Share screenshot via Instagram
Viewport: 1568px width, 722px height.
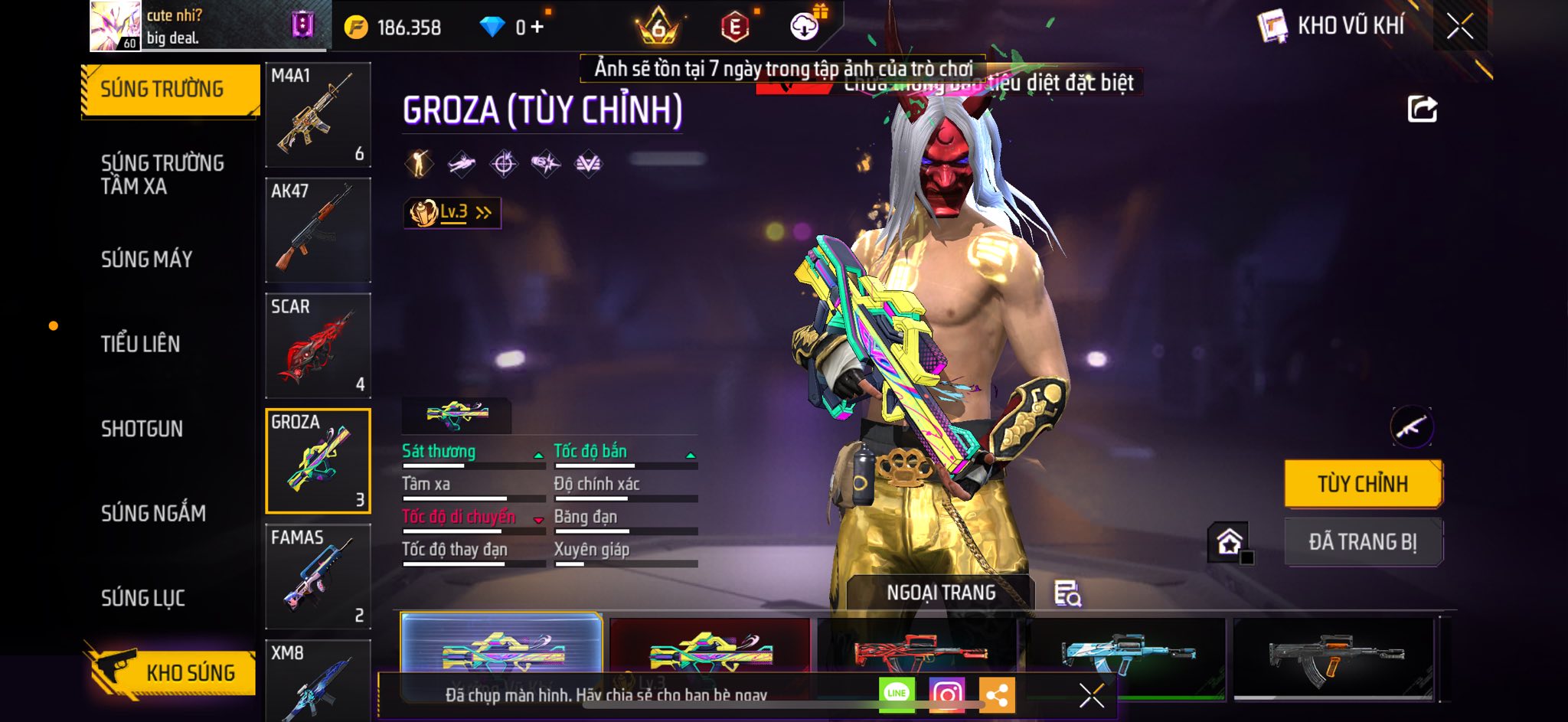point(946,694)
